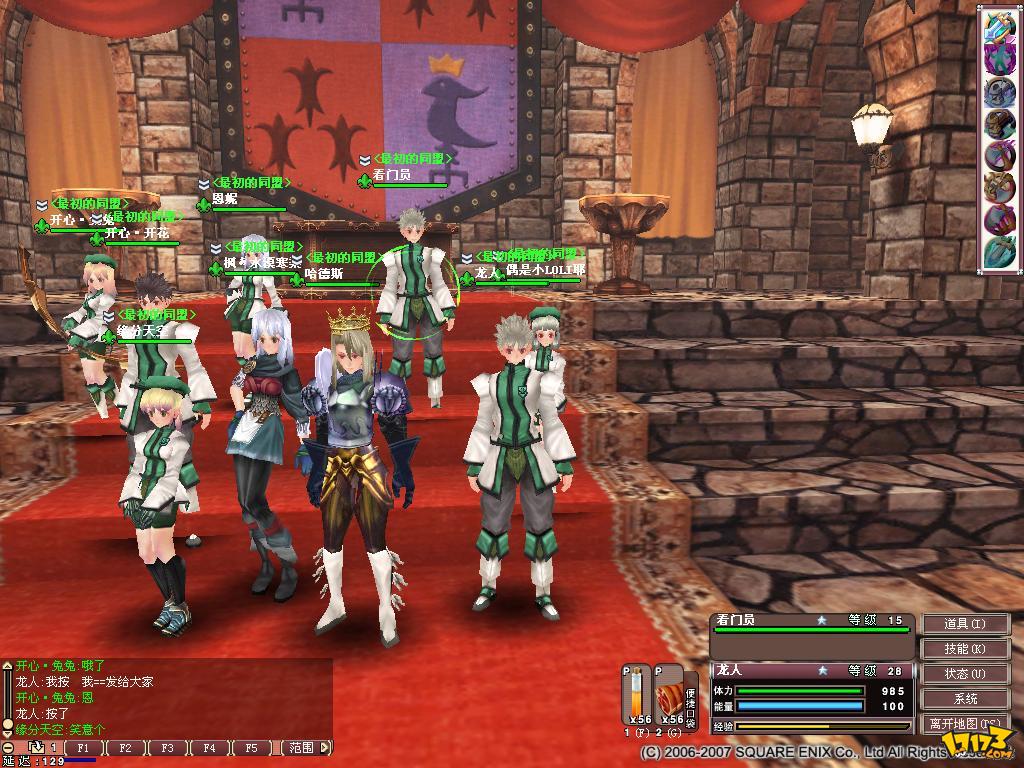Open the 技能 (K) skills menu

965,649
